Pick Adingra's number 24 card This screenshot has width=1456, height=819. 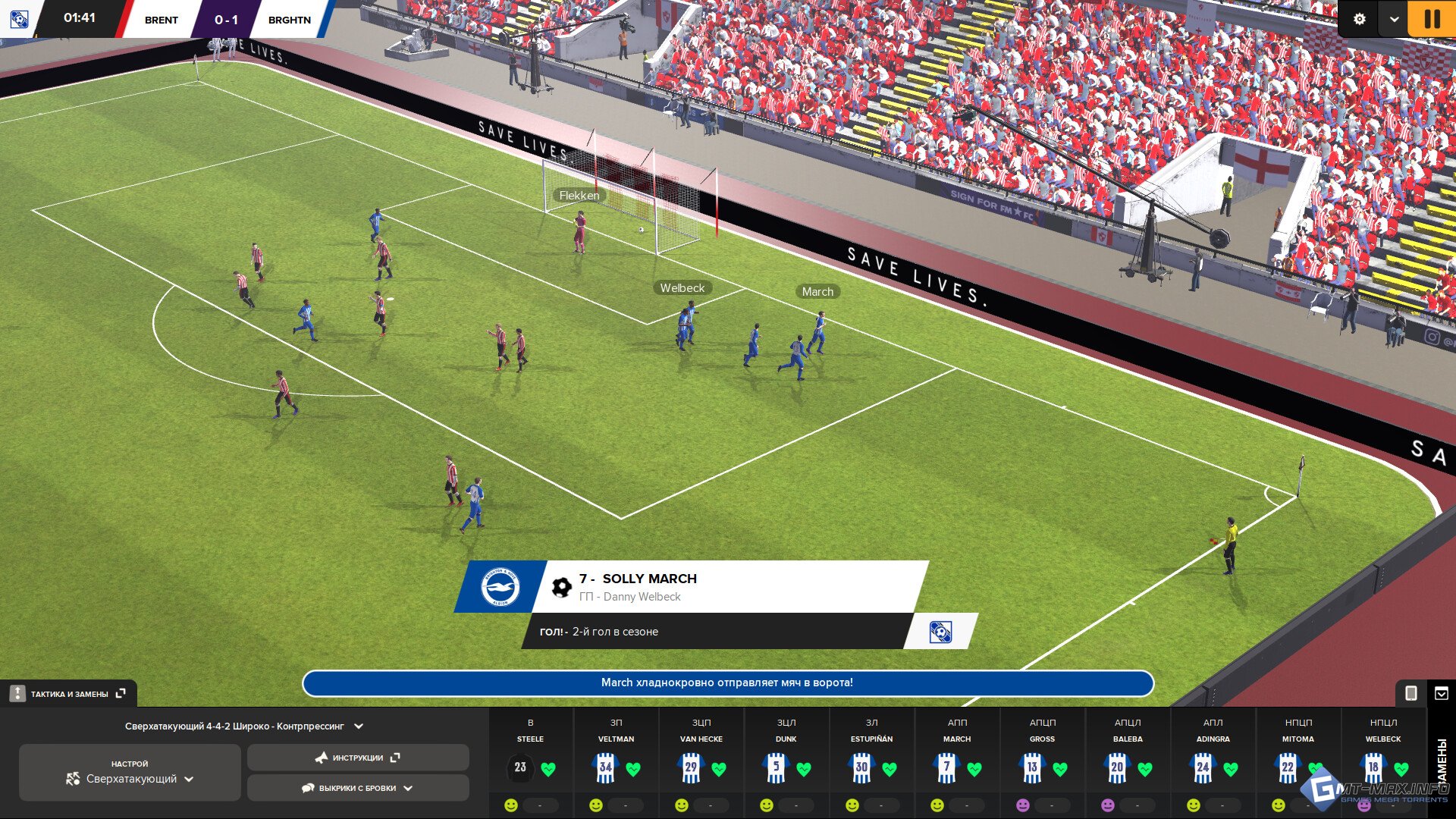tap(1203, 767)
